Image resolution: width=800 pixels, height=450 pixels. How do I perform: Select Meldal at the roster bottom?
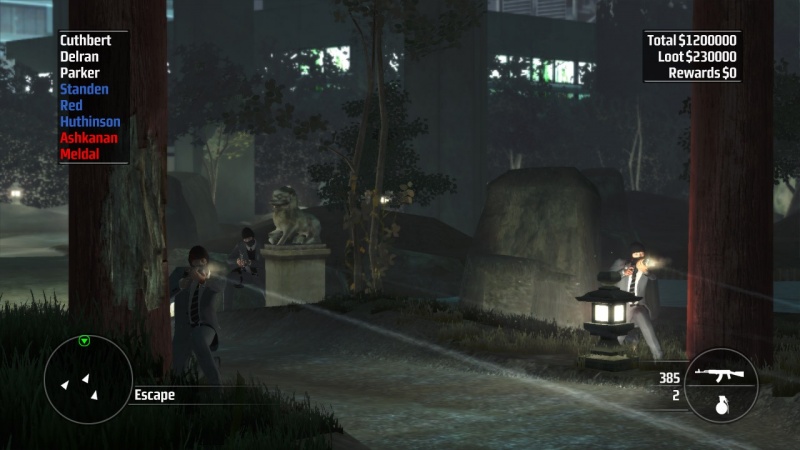80,153
